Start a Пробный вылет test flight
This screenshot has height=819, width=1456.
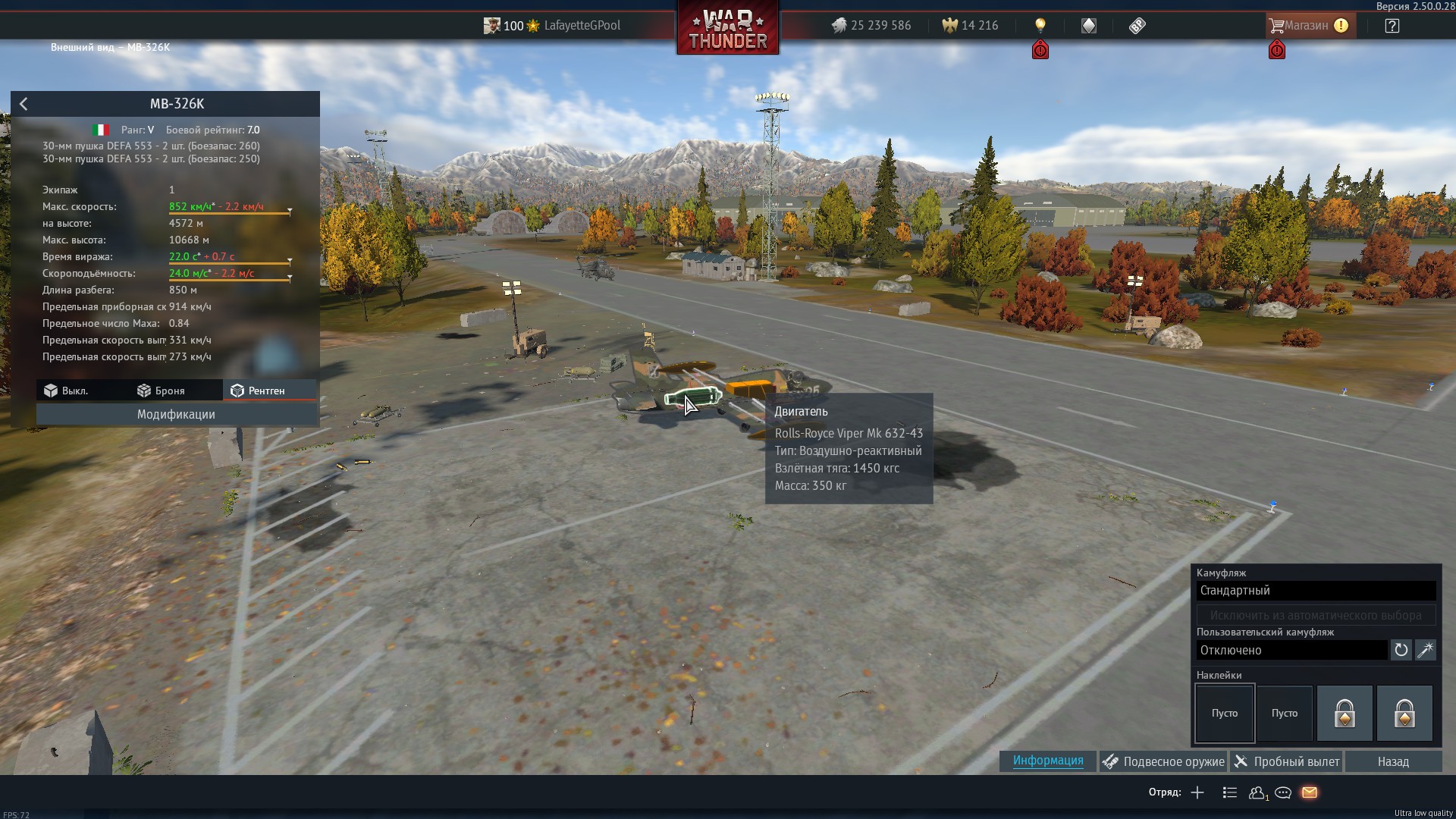[1287, 762]
